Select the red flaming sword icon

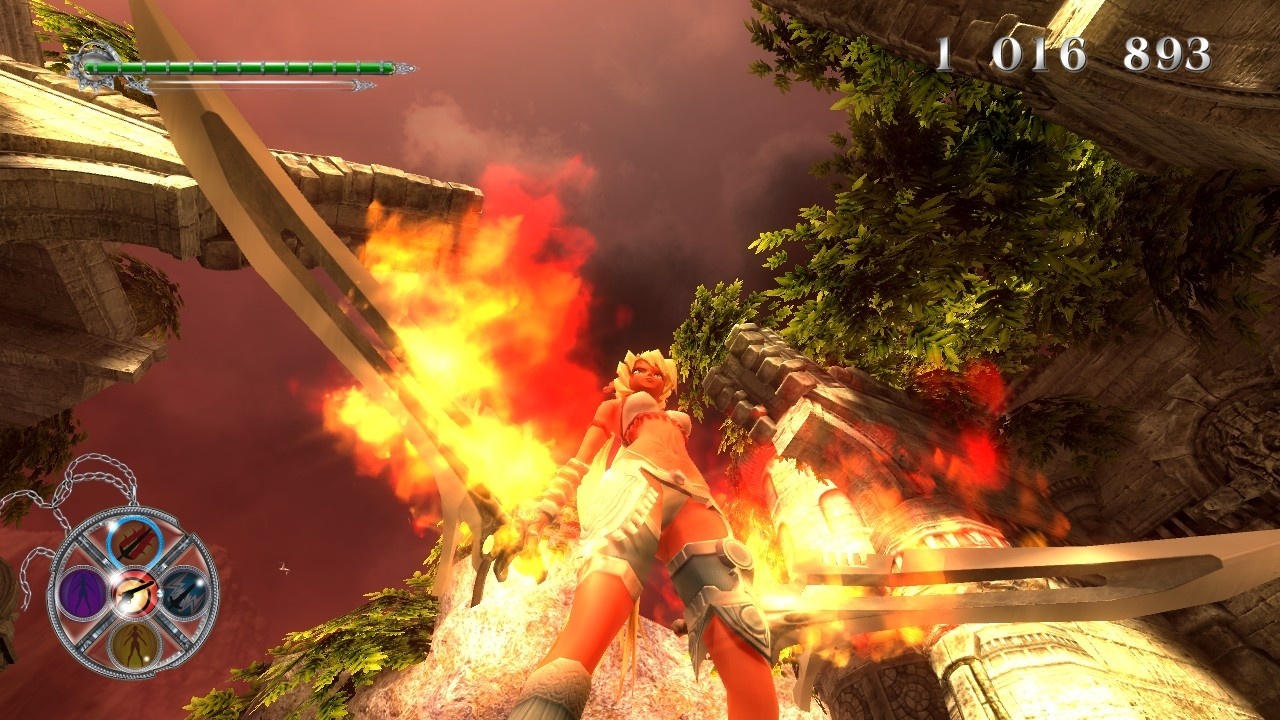click(x=134, y=541)
